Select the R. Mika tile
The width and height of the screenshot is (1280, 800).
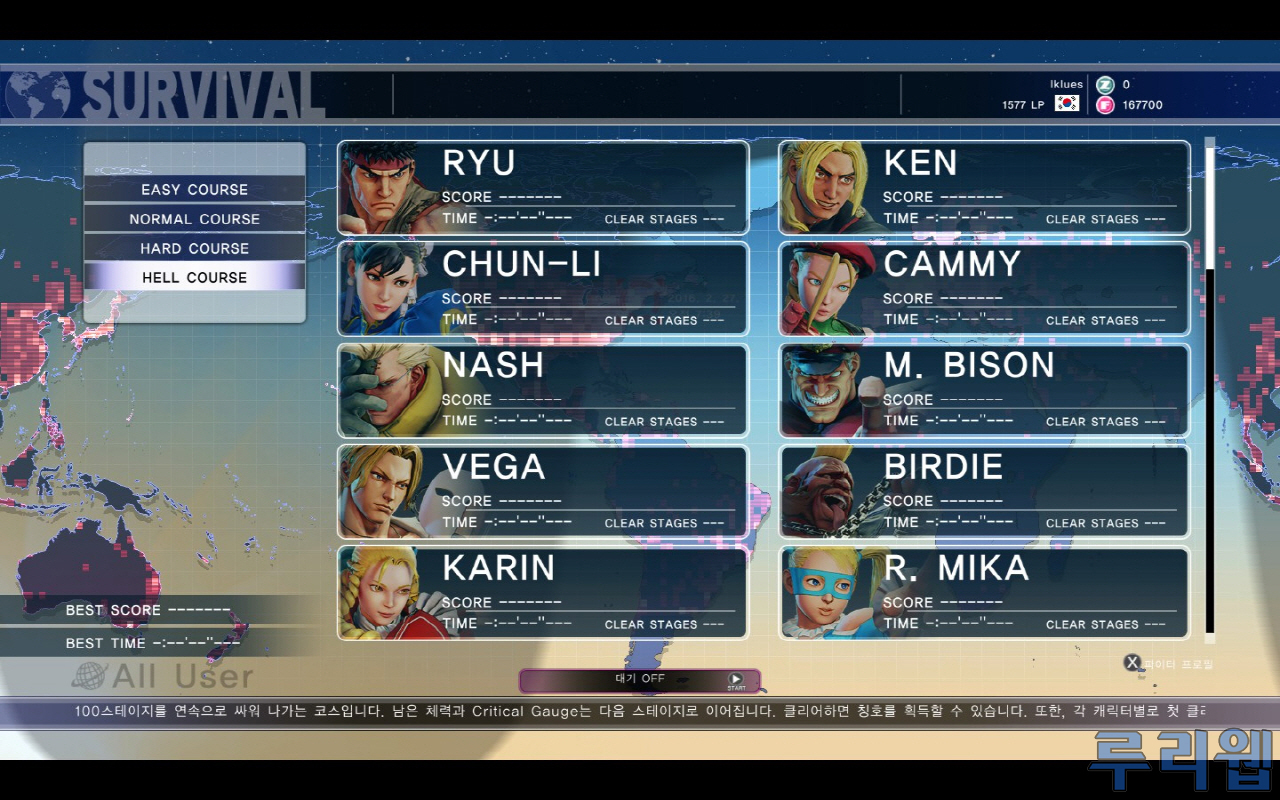(984, 593)
